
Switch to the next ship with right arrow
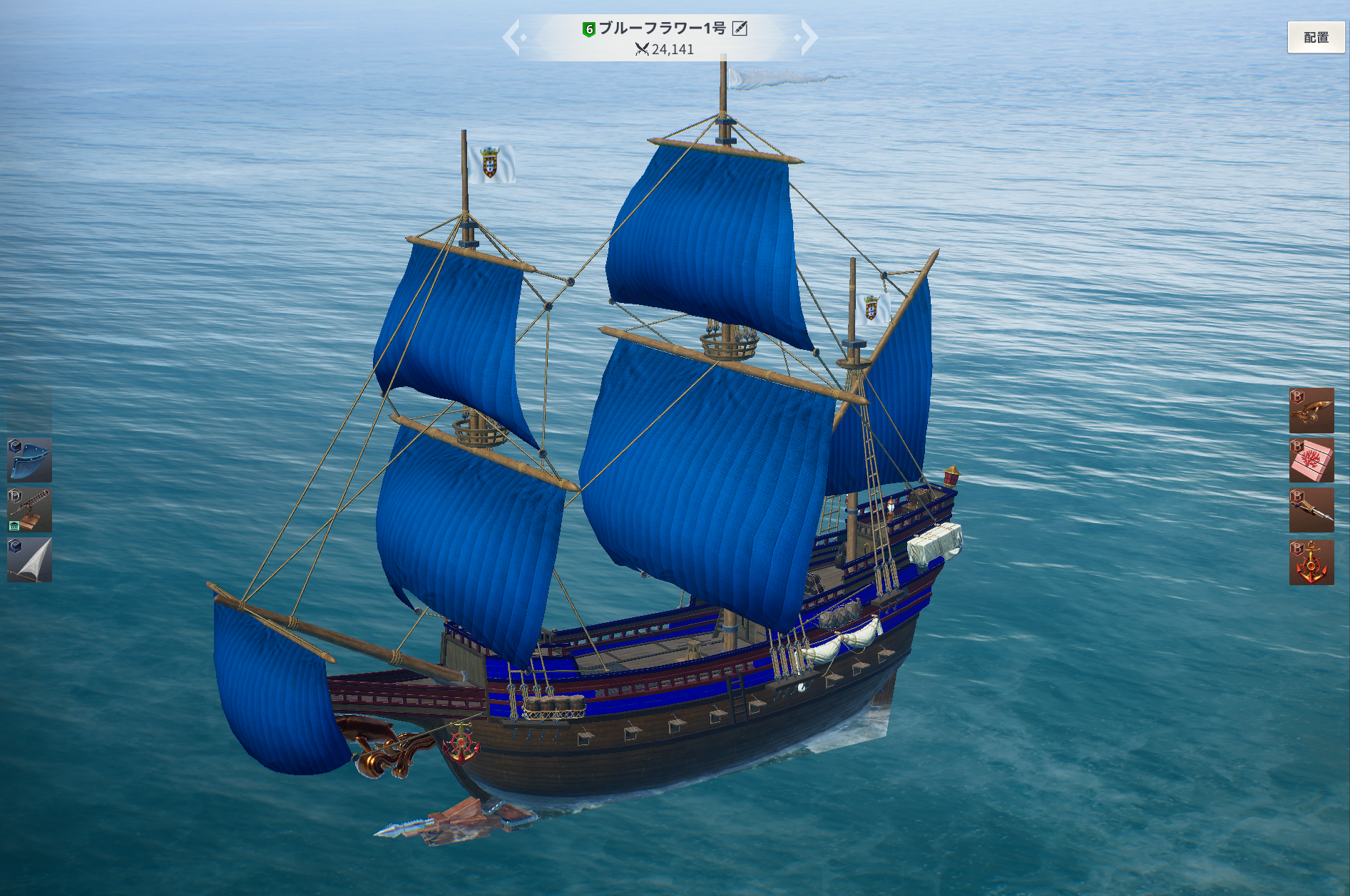(807, 37)
